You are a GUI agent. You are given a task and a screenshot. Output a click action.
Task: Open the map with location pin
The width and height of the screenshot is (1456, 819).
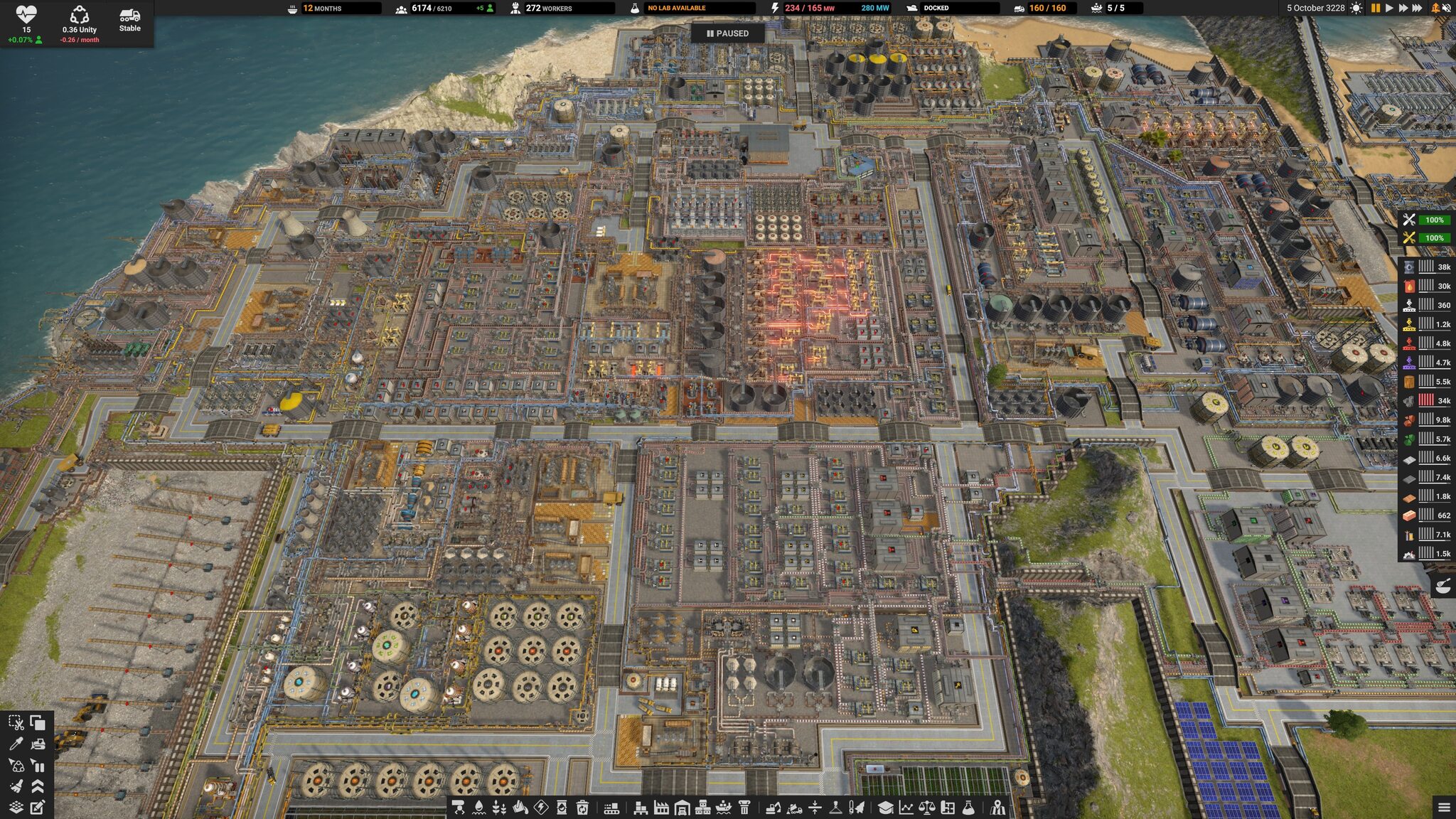point(998,808)
